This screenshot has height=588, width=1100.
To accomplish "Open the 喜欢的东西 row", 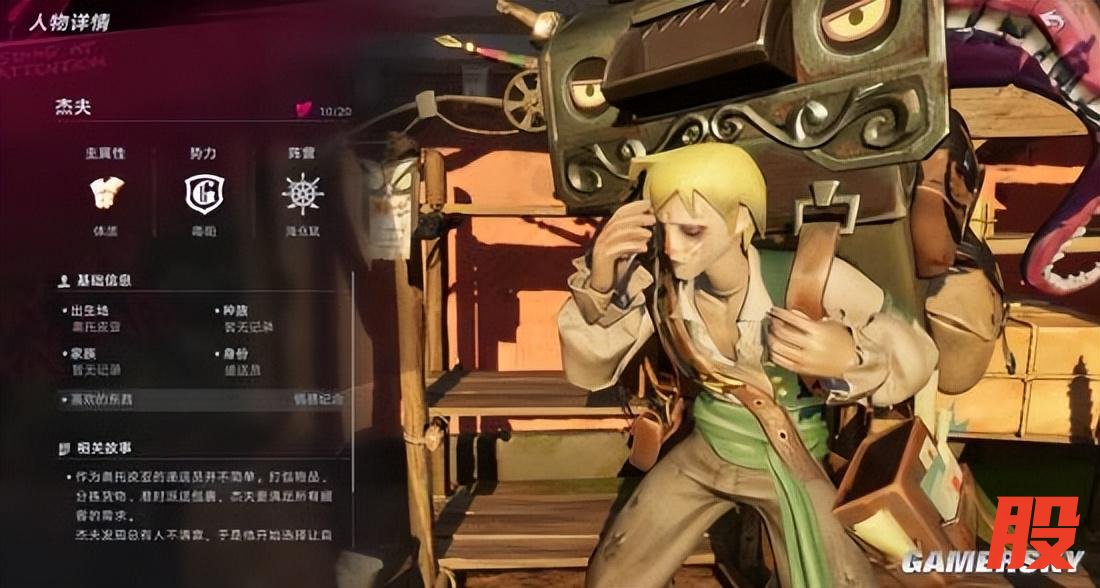I will point(200,399).
